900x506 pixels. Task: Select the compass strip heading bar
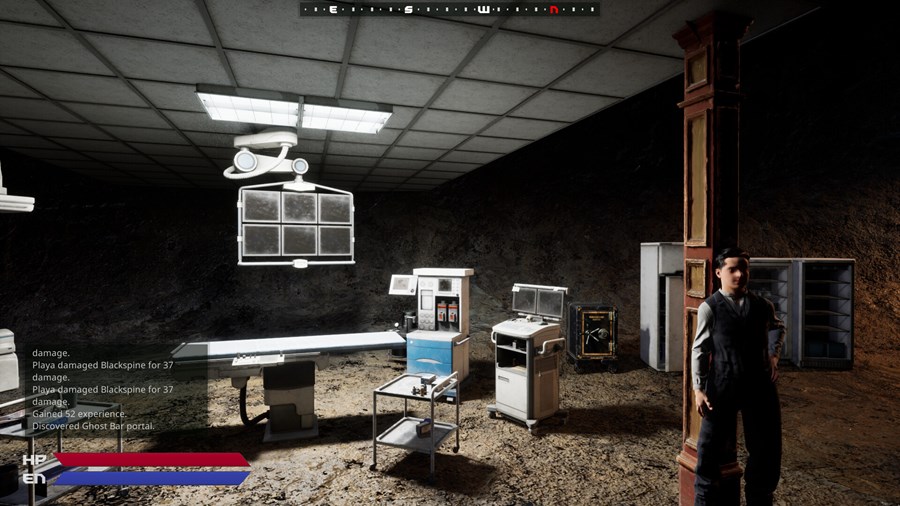[449, 9]
